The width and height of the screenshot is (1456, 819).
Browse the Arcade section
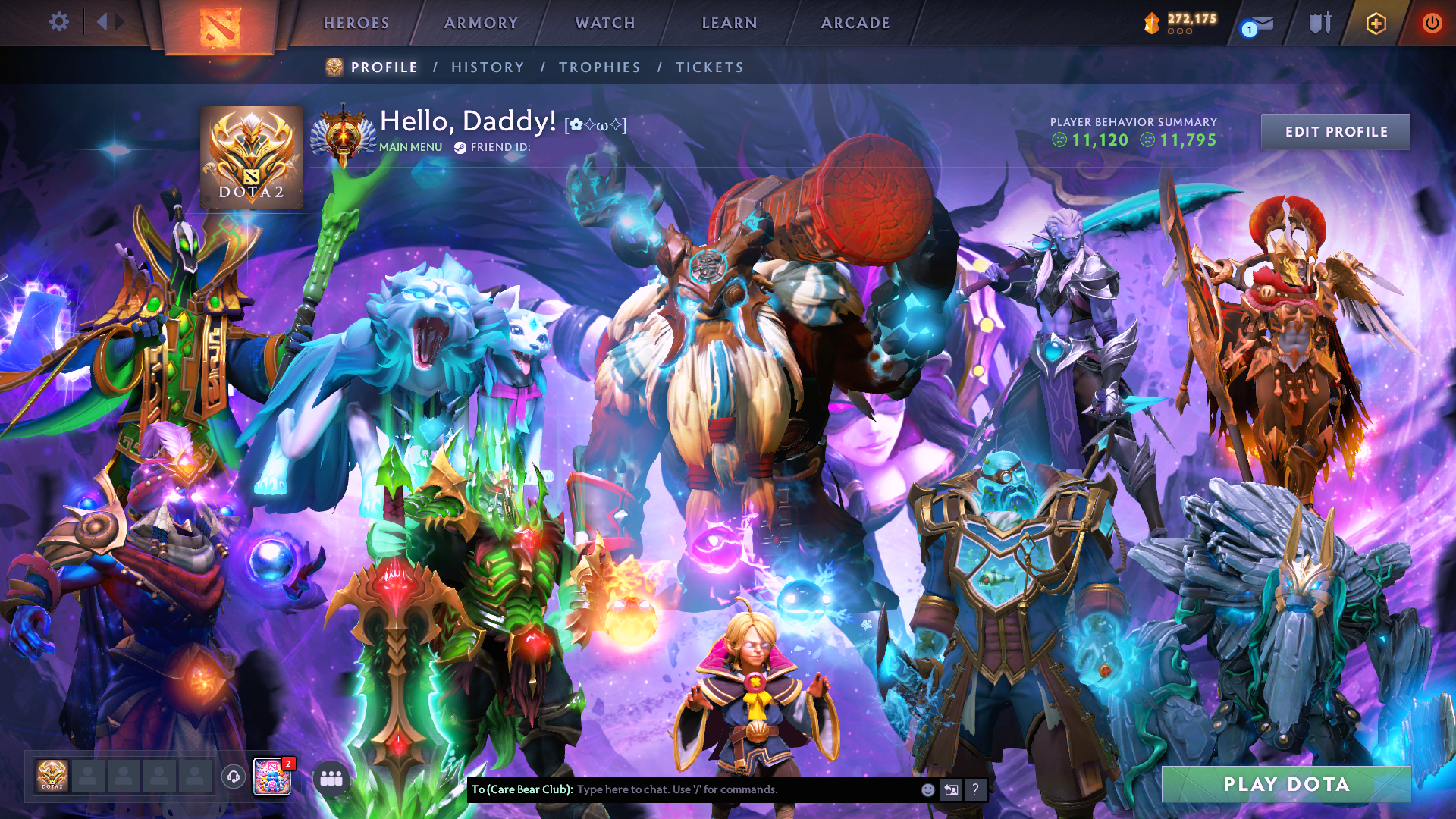[855, 23]
